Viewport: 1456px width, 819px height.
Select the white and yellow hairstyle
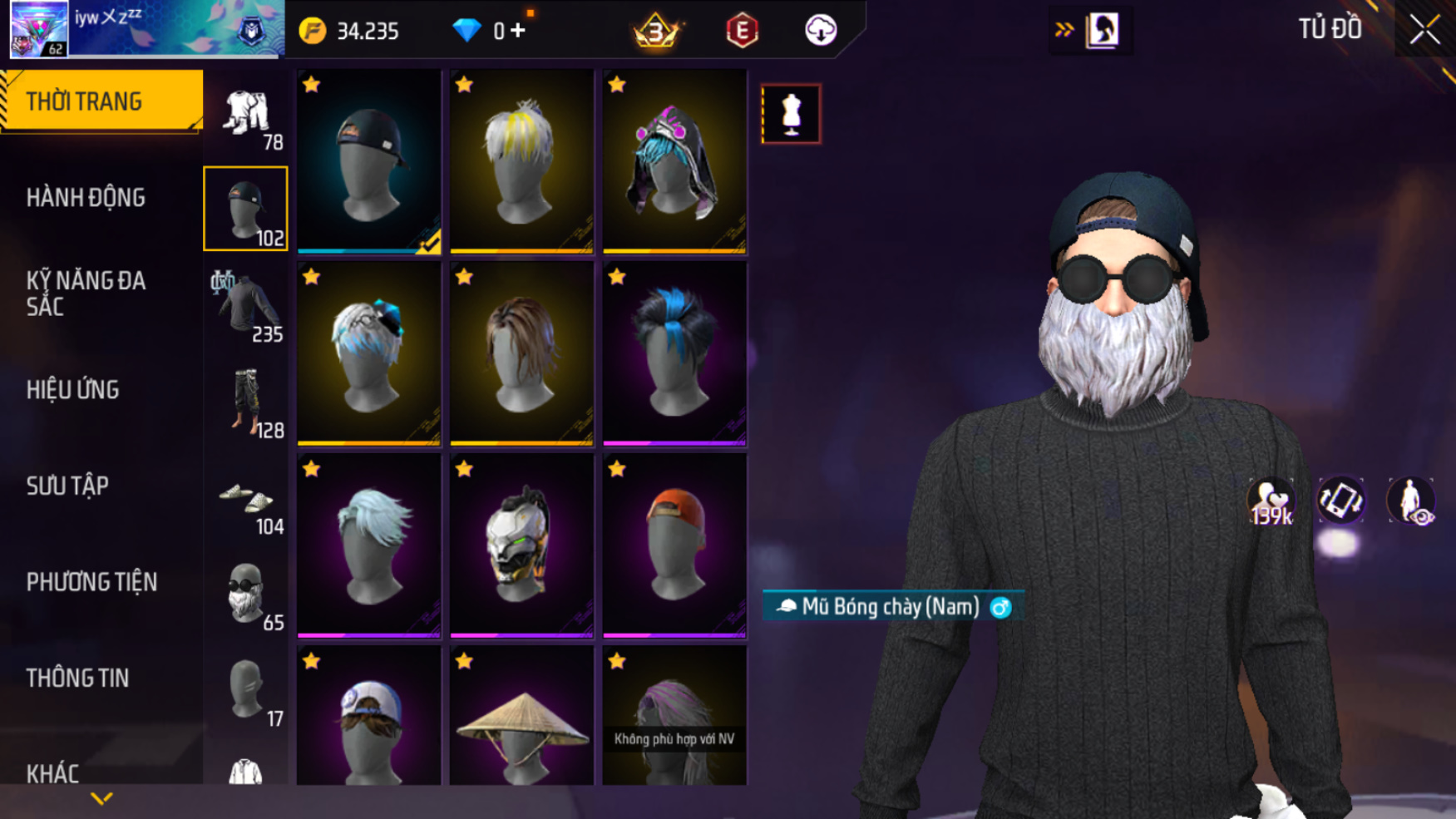[521, 160]
